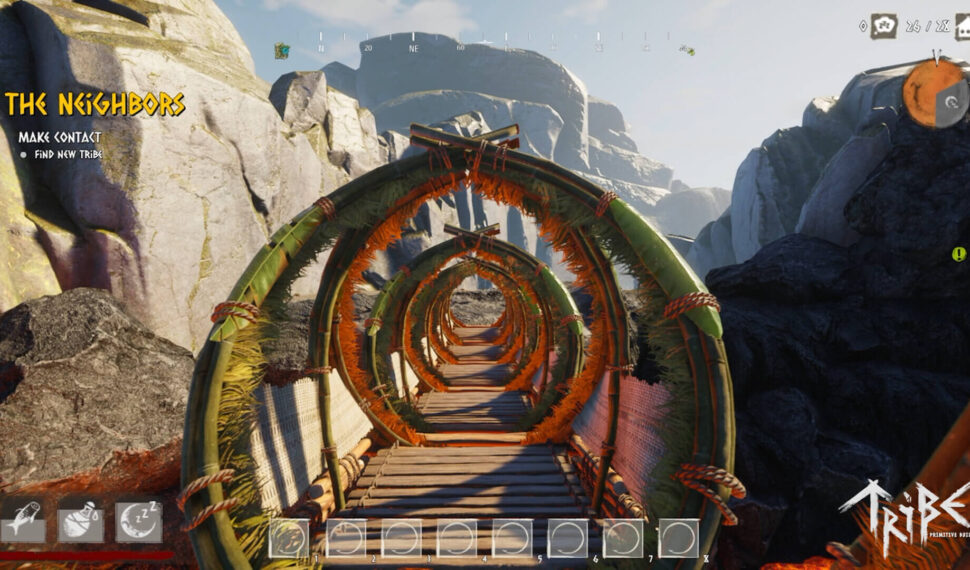Select the water flask thirst icon

(x=79, y=522)
